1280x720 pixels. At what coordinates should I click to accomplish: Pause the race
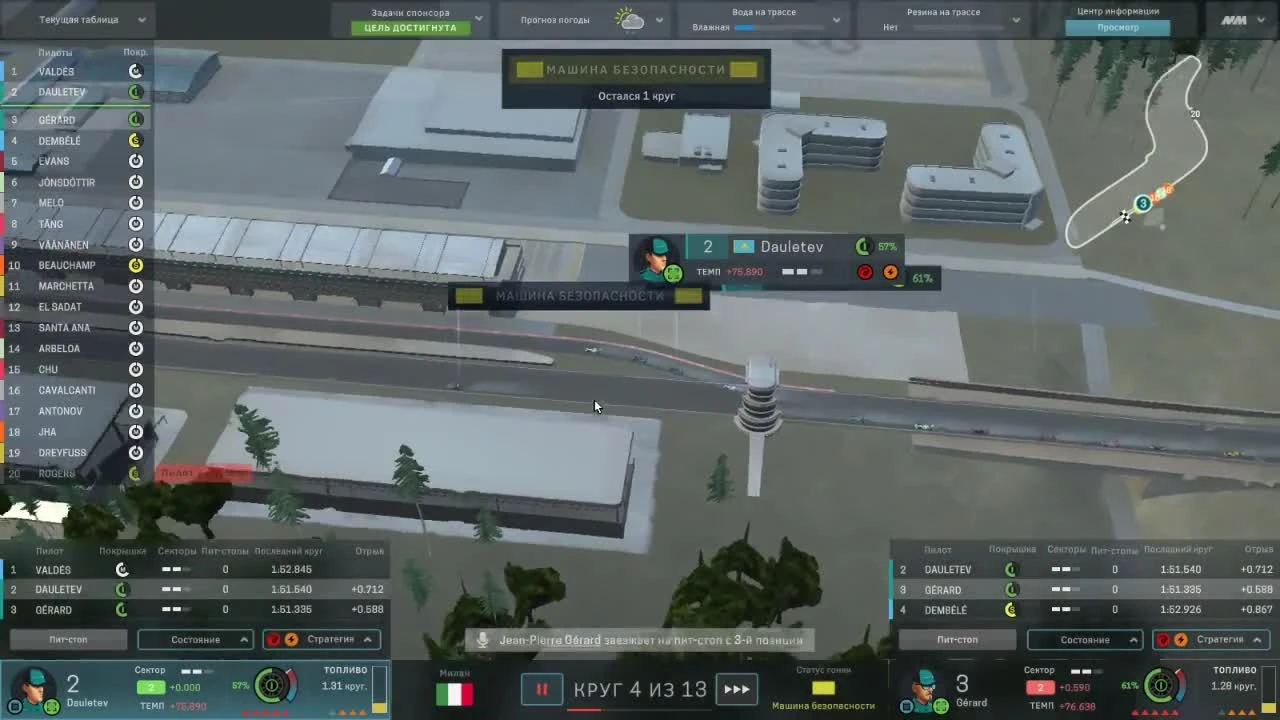pos(541,689)
